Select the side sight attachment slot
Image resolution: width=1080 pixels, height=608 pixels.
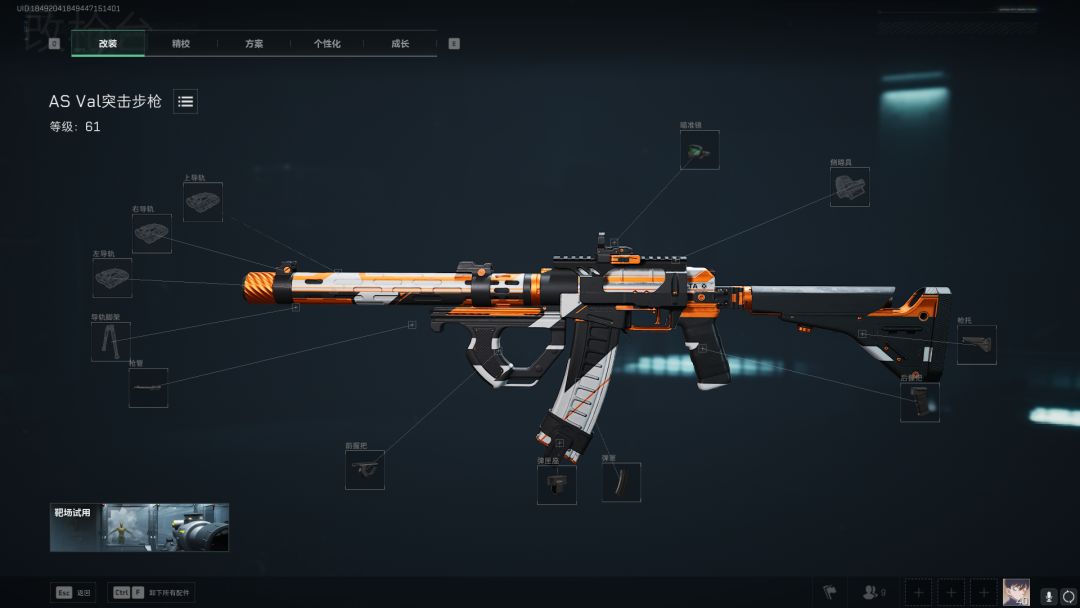click(x=850, y=187)
